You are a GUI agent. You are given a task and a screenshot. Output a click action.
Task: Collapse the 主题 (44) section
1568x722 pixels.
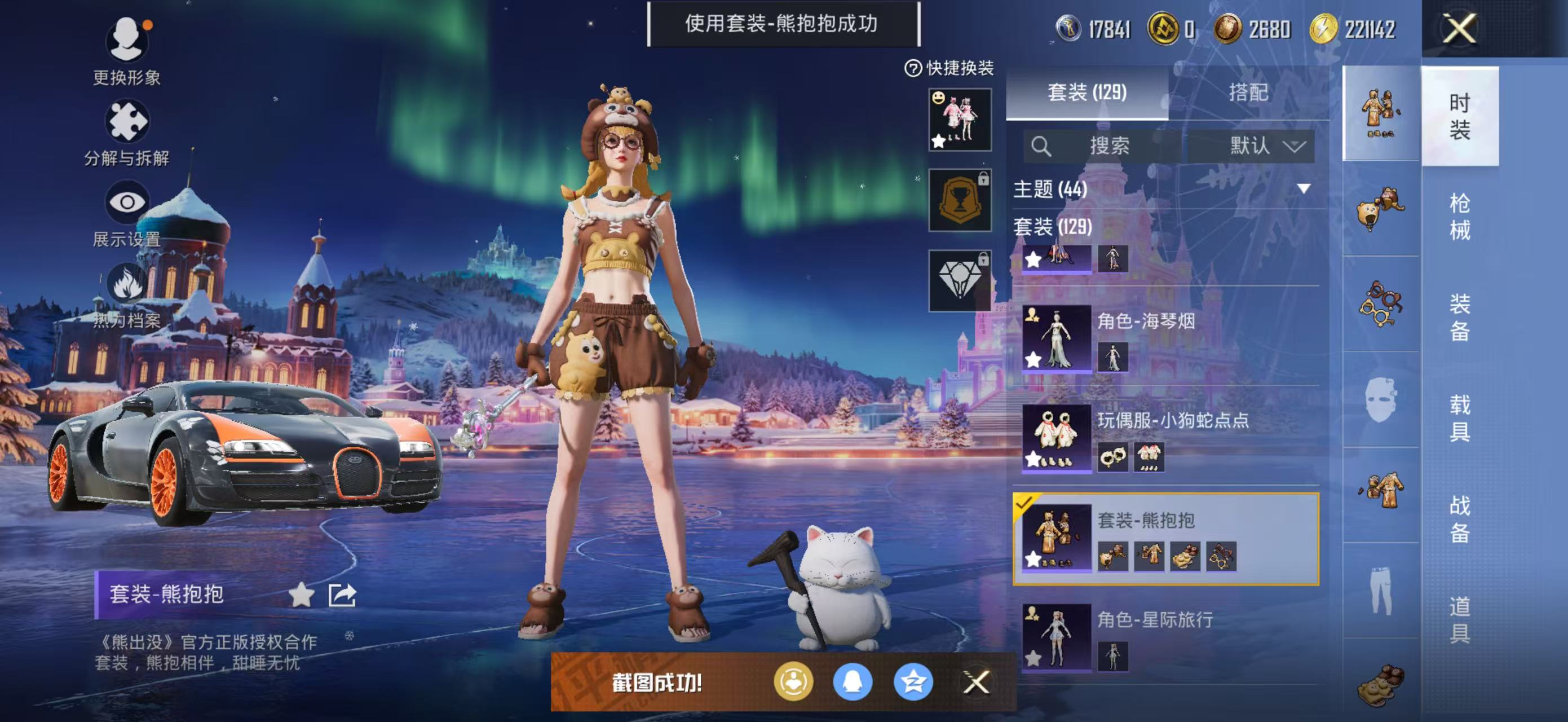click(x=1302, y=189)
